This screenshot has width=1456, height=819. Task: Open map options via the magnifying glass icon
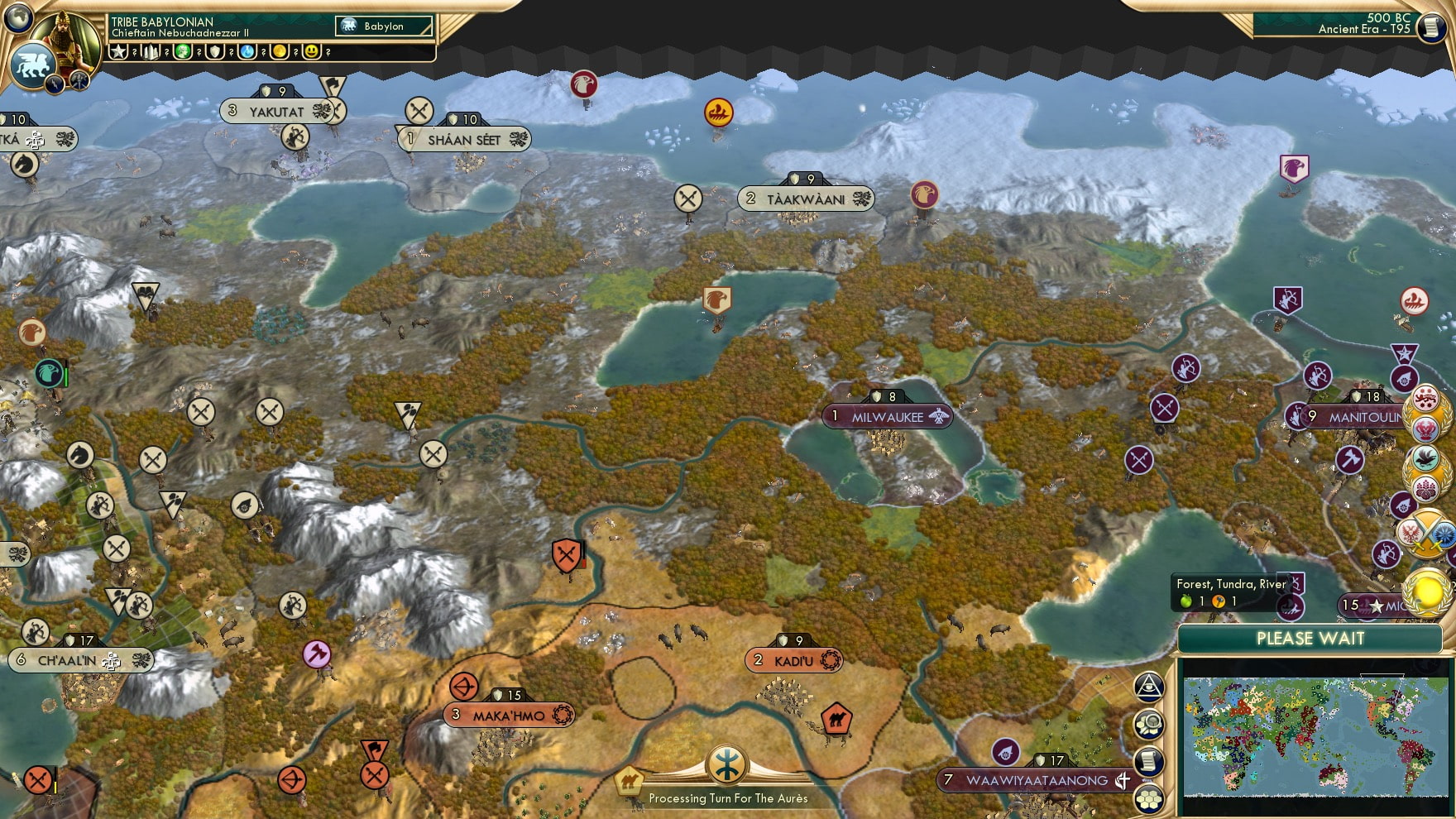click(1148, 726)
